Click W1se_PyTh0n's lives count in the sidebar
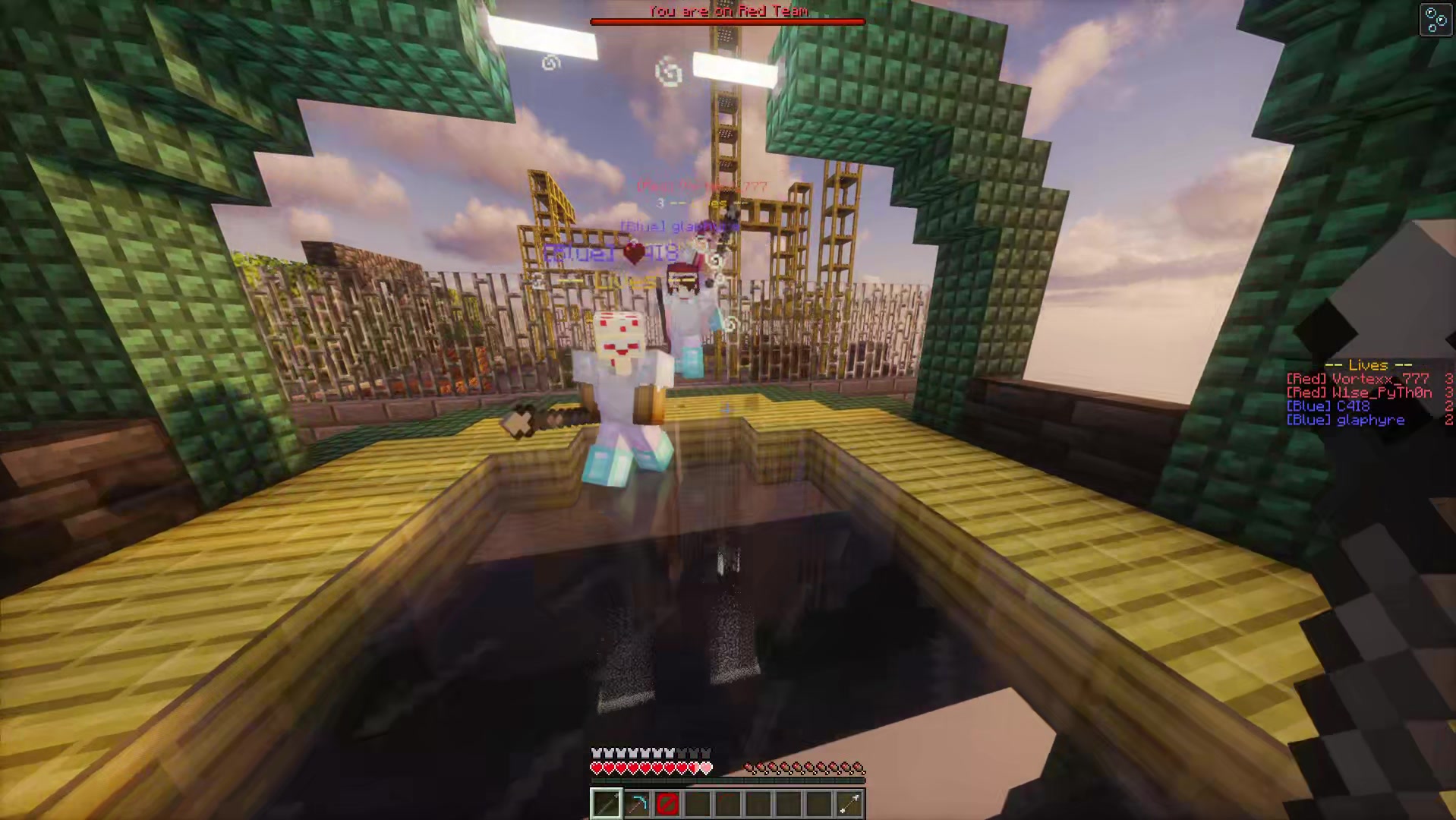 coord(1449,393)
